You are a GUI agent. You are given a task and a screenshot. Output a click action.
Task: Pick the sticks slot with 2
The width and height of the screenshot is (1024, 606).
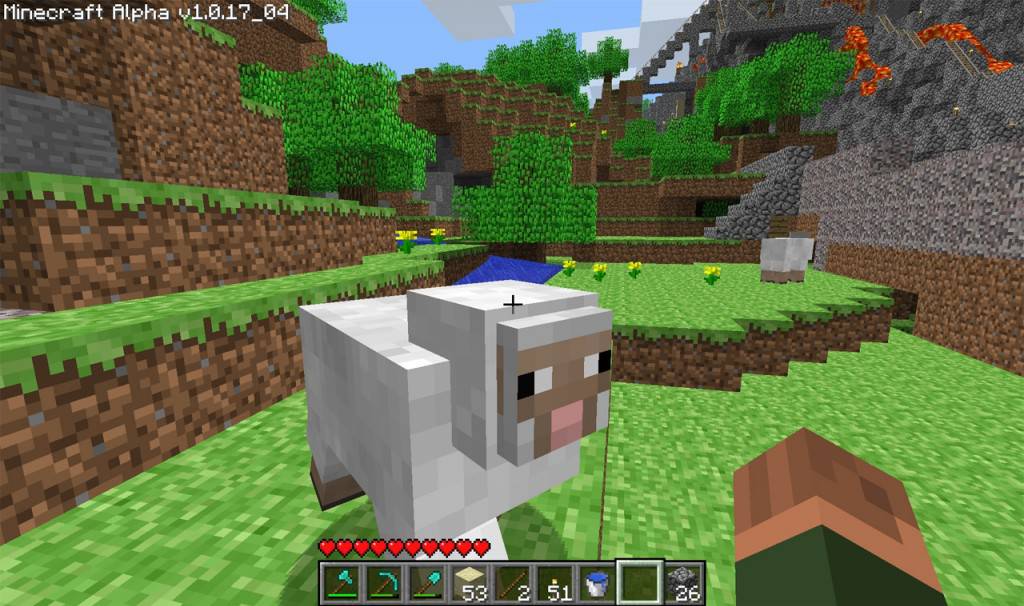510,583
